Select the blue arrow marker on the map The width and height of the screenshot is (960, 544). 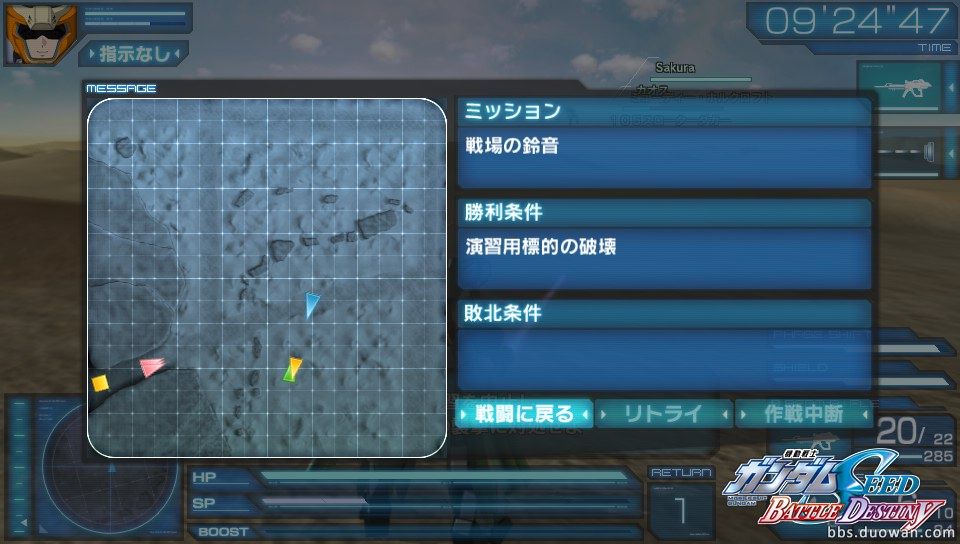(313, 304)
